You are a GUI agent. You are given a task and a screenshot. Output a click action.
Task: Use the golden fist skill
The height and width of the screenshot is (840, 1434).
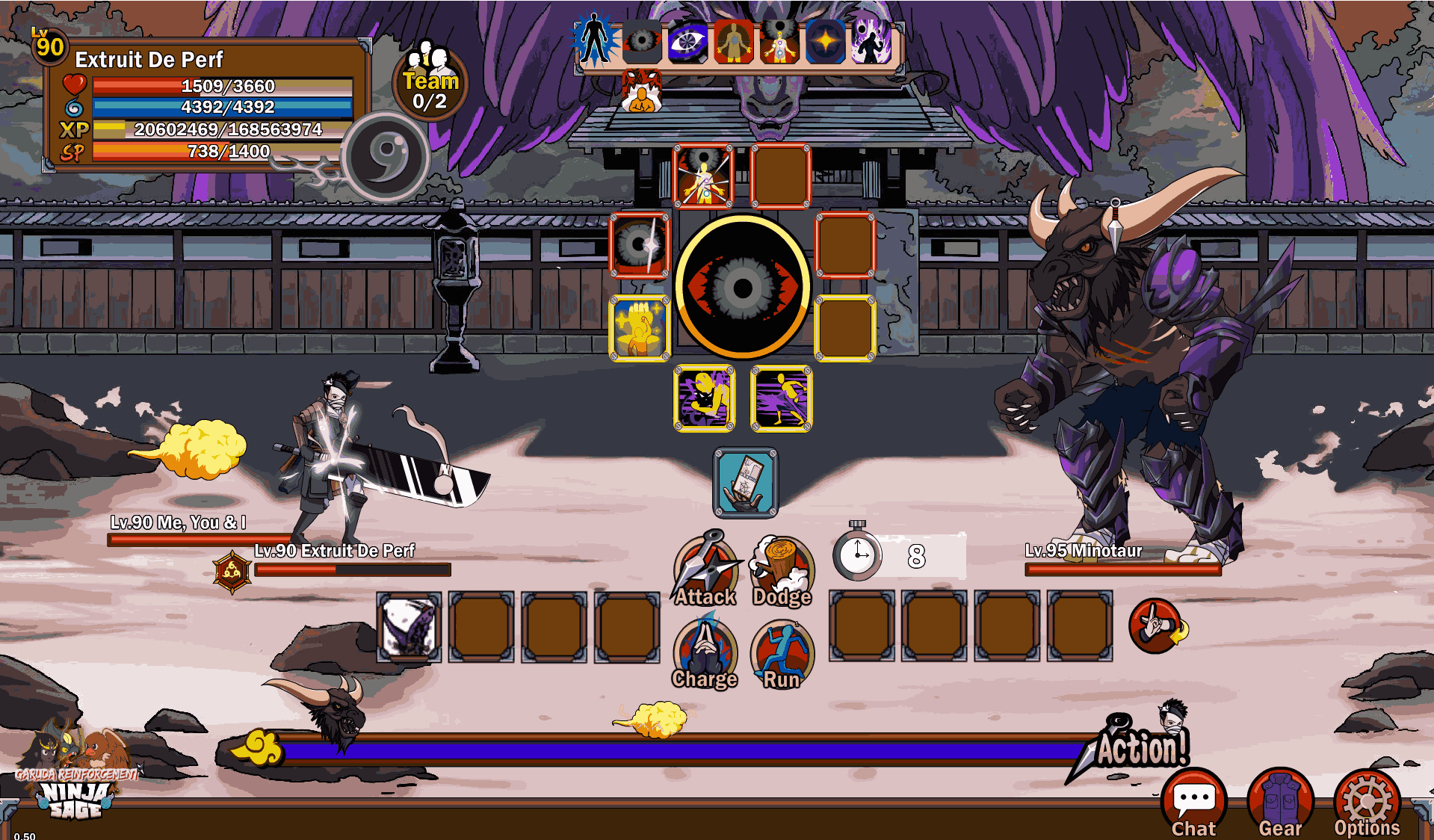[640, 329]
